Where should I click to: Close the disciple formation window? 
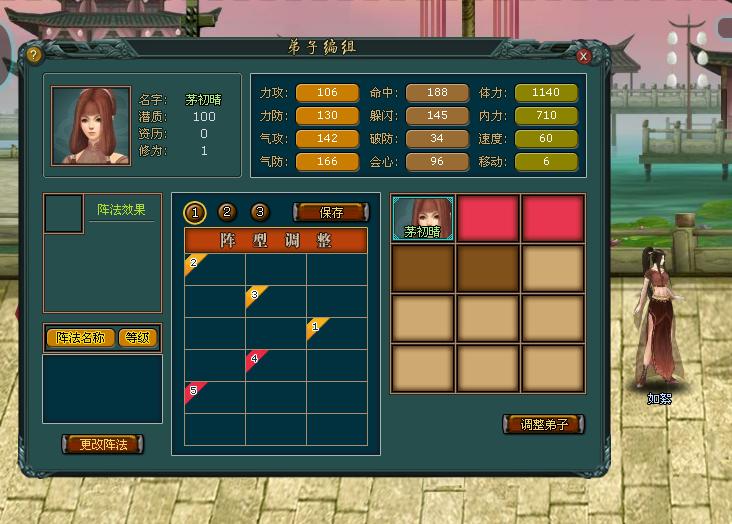pyautogui.click(x=583, y=56)
